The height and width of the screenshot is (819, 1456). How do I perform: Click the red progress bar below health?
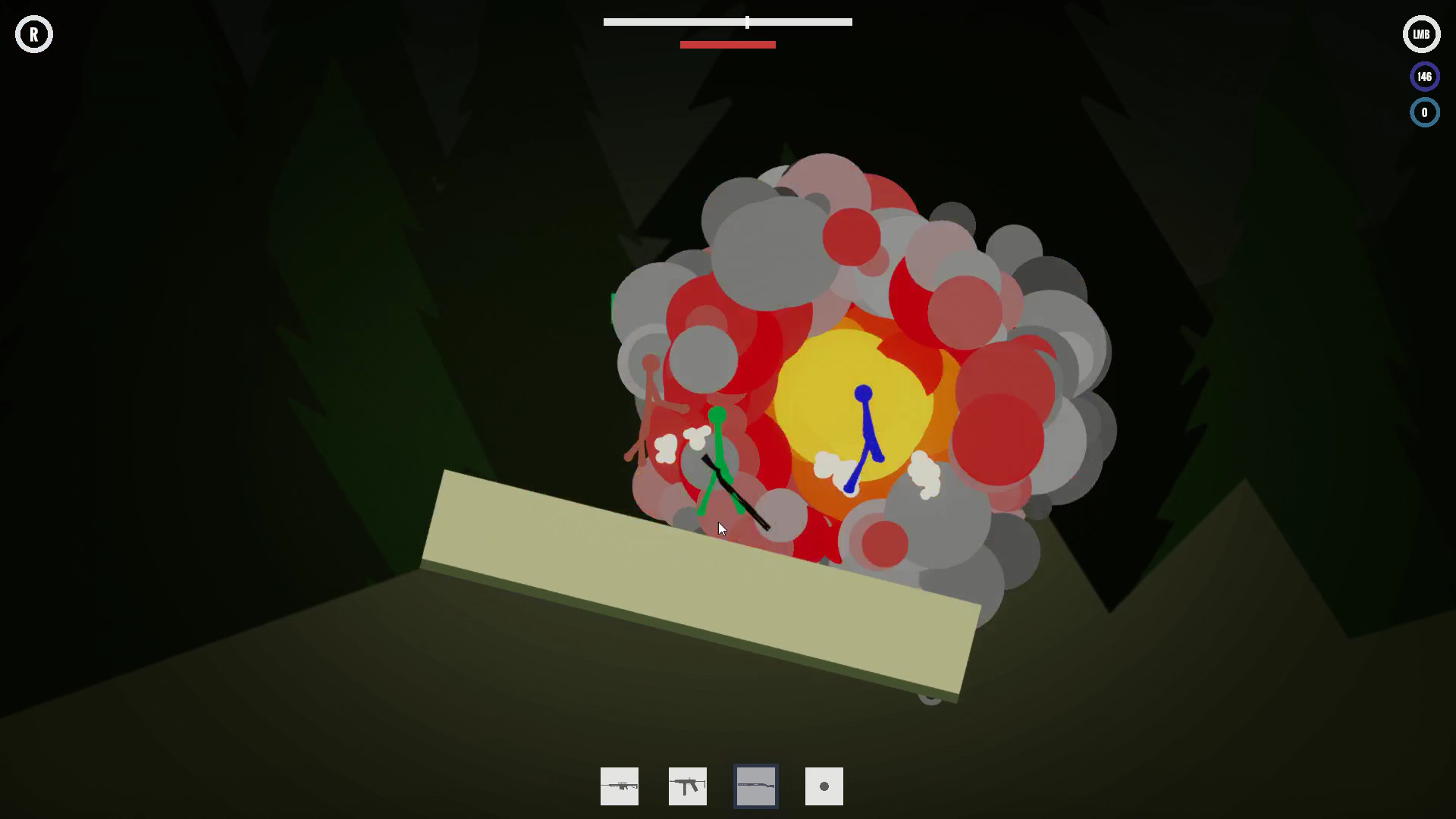pos(727,44)
